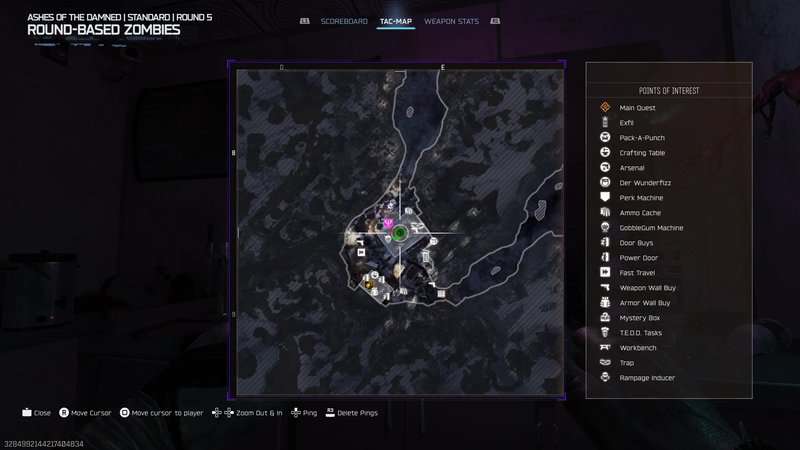Select the pink marker on the tac-map
Screen dimensions: 800x450
point(388,223)
